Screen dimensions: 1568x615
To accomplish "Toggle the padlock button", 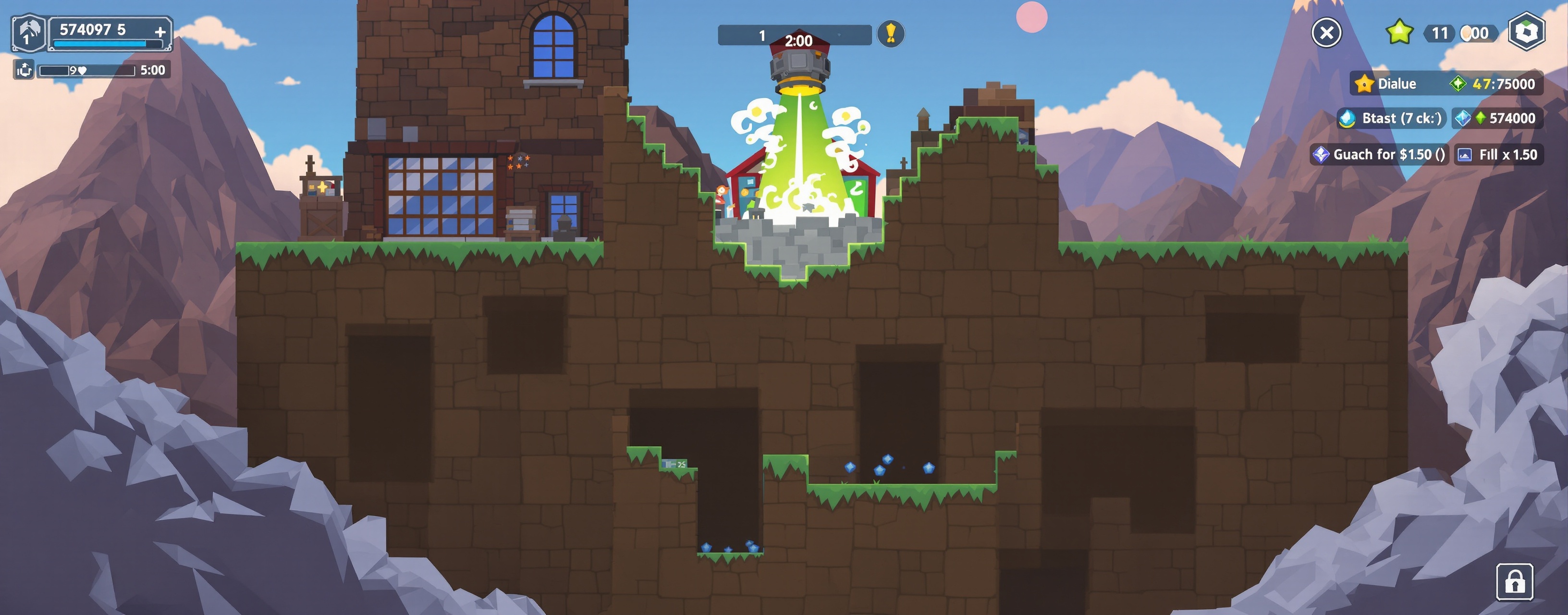I will pyautogui.click(x=1514, y=581).
